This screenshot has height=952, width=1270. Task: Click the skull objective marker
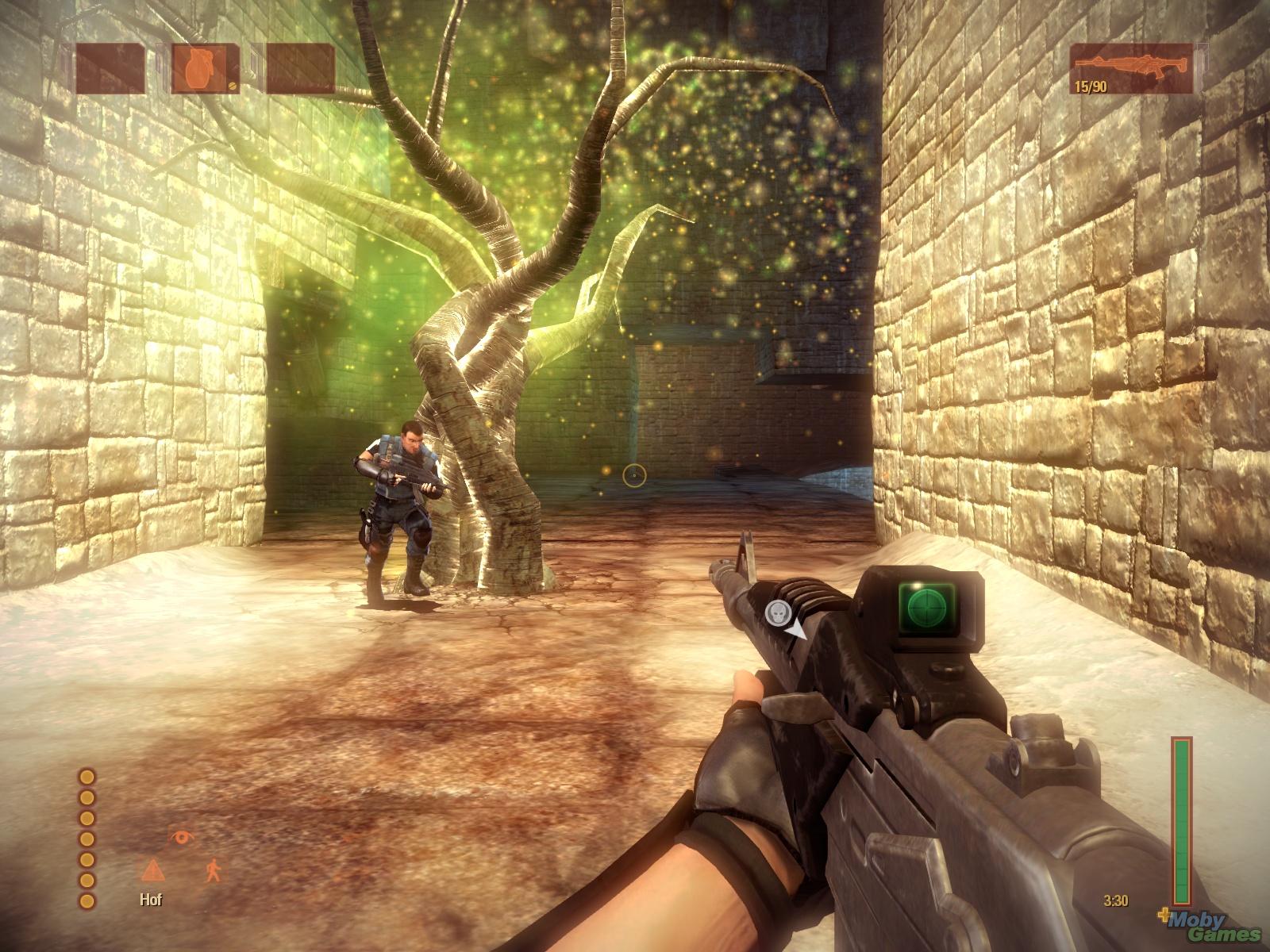pos(775,612)
